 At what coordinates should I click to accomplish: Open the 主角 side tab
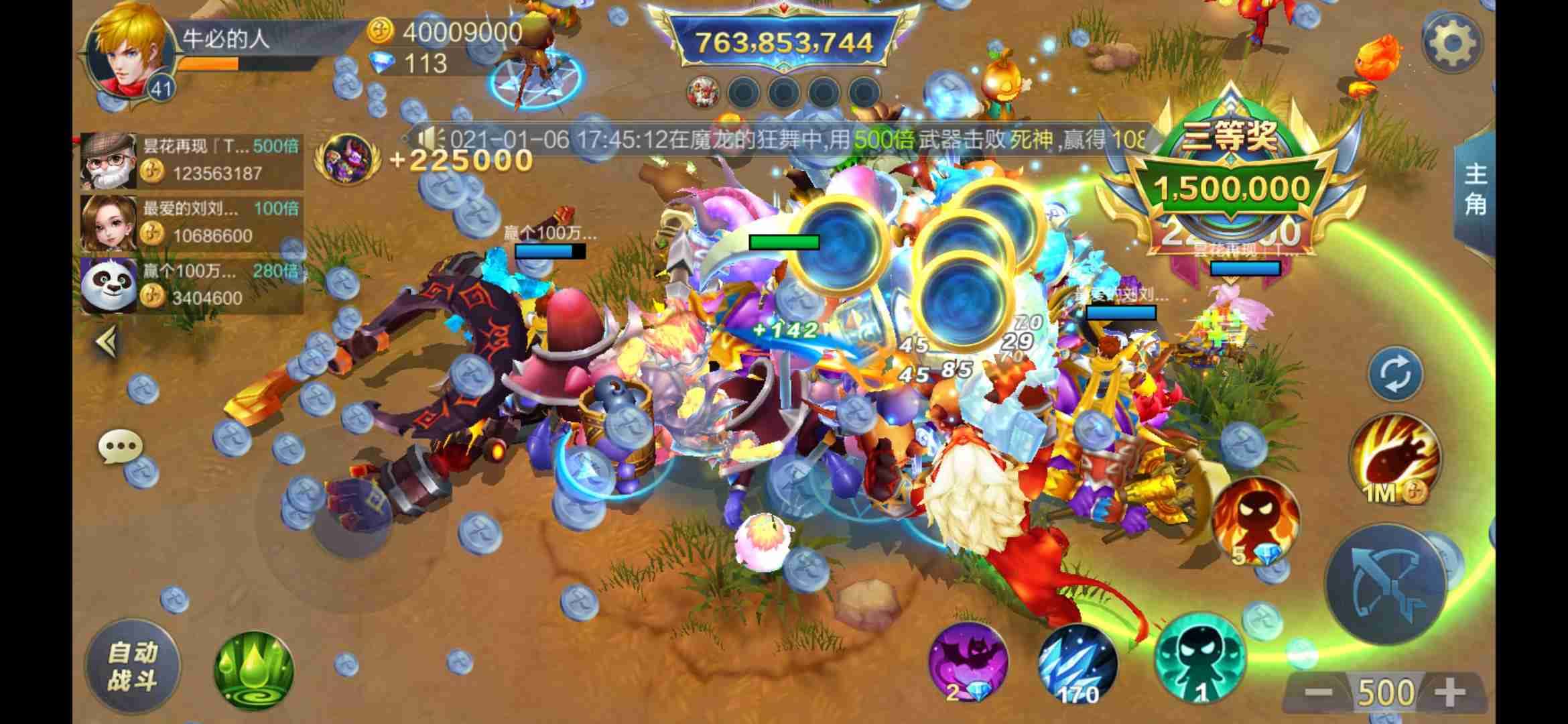point(1475,190)
